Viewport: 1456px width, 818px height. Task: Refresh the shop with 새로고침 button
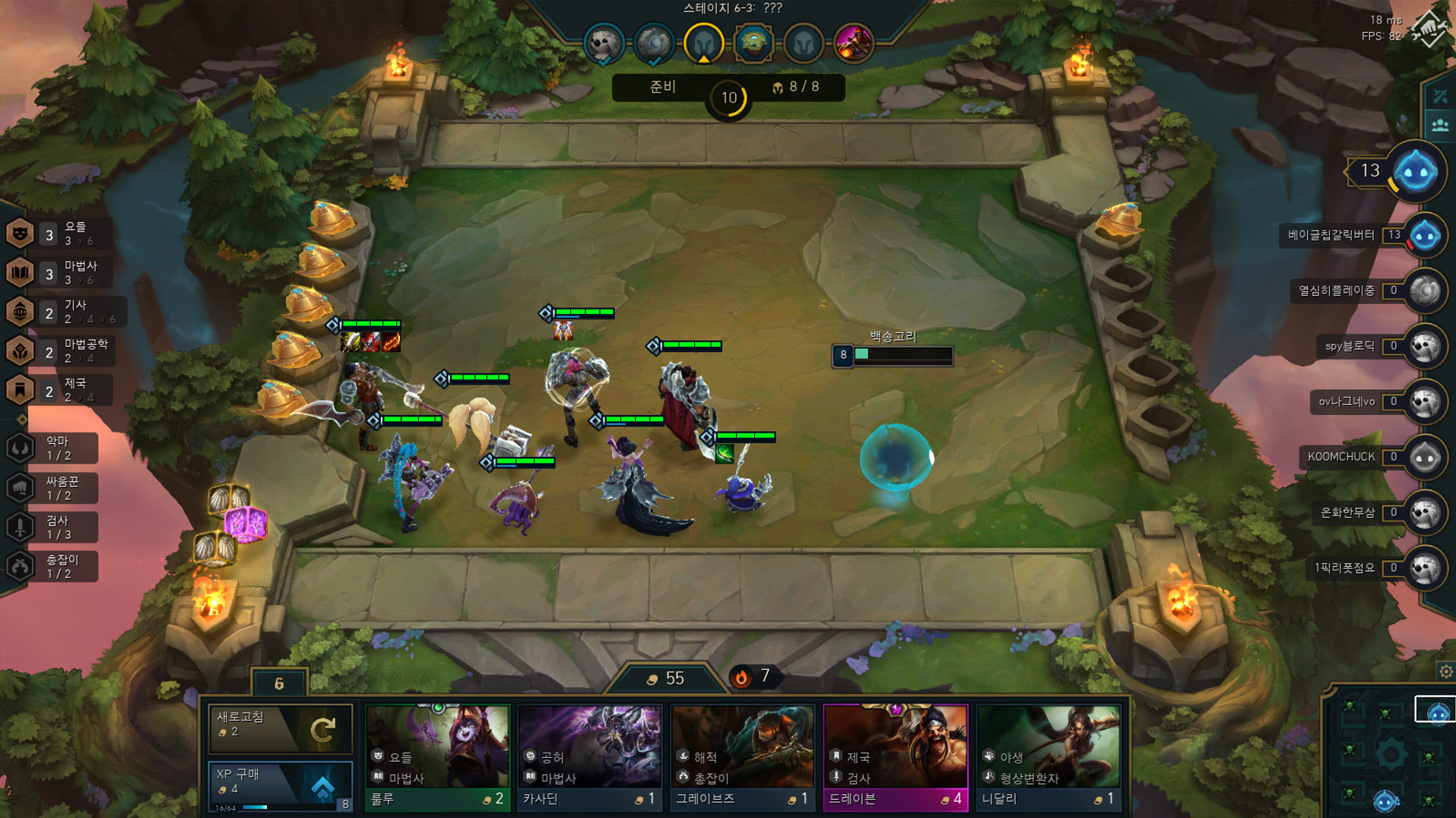(279, 726)
